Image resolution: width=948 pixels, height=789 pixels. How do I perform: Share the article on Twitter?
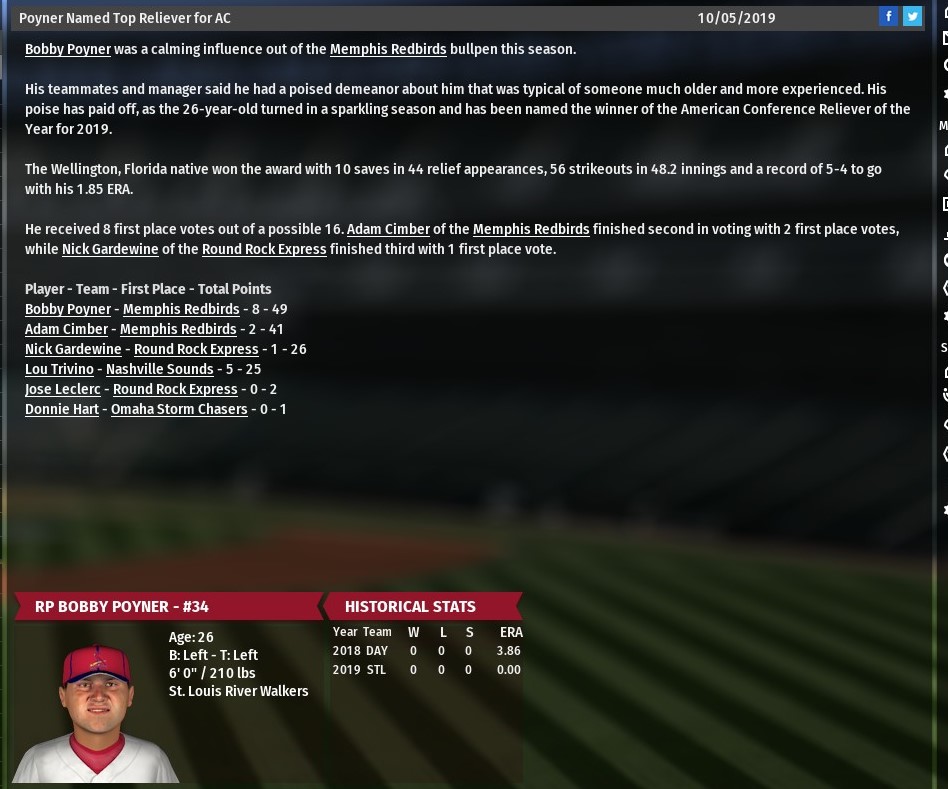pyautogui.click(x=912, y=16)
